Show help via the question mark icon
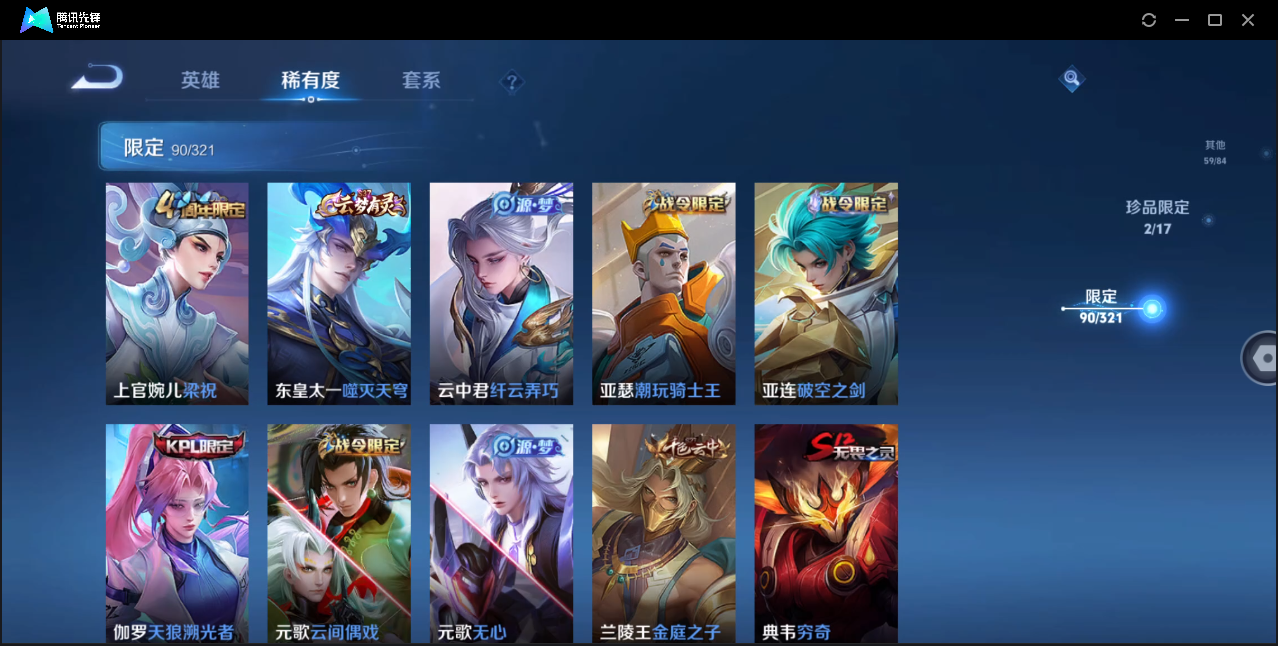1278x646 pixels. [512, 82]
